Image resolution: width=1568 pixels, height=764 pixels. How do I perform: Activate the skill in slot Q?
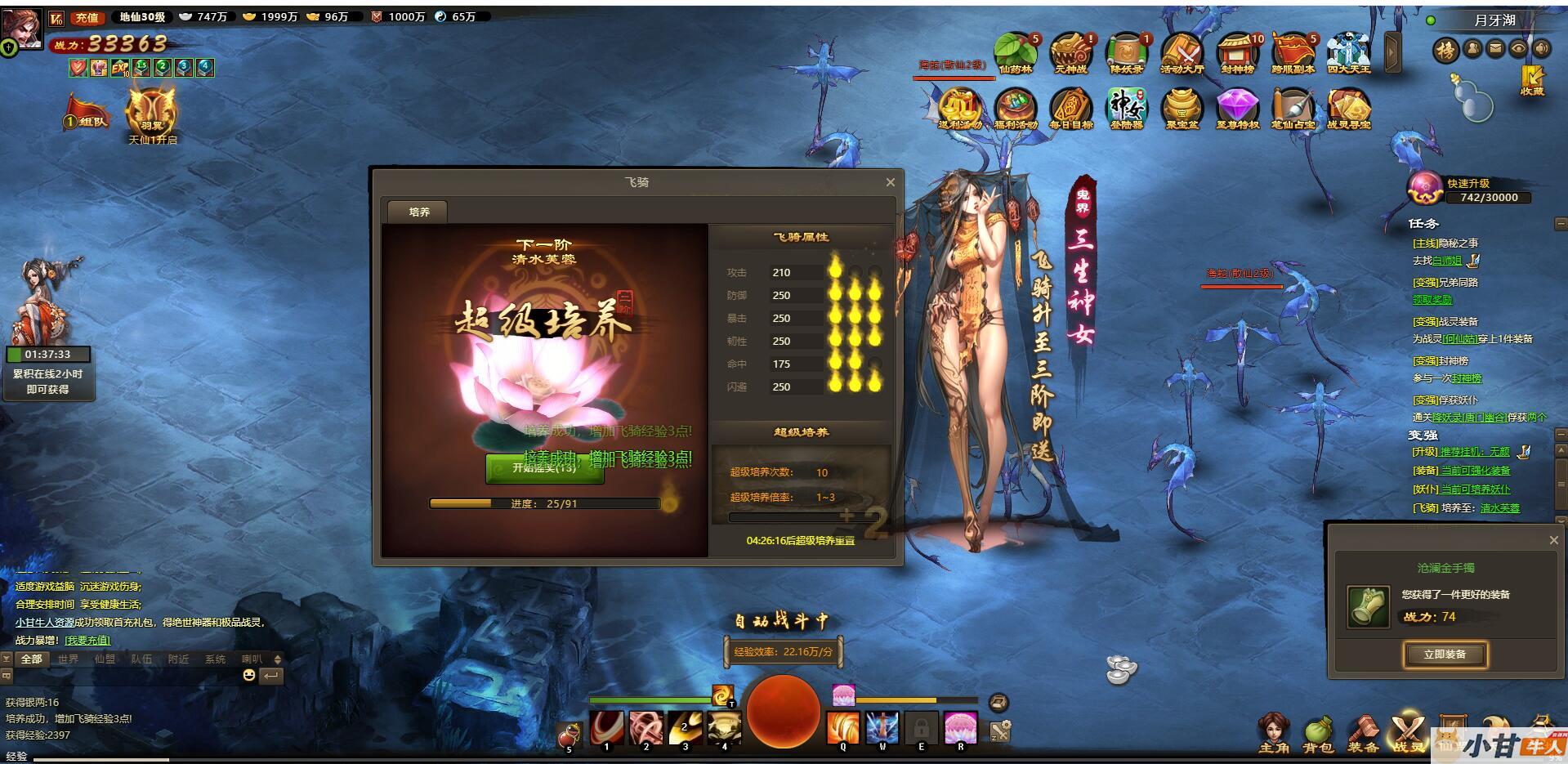(x=842, y=728)
